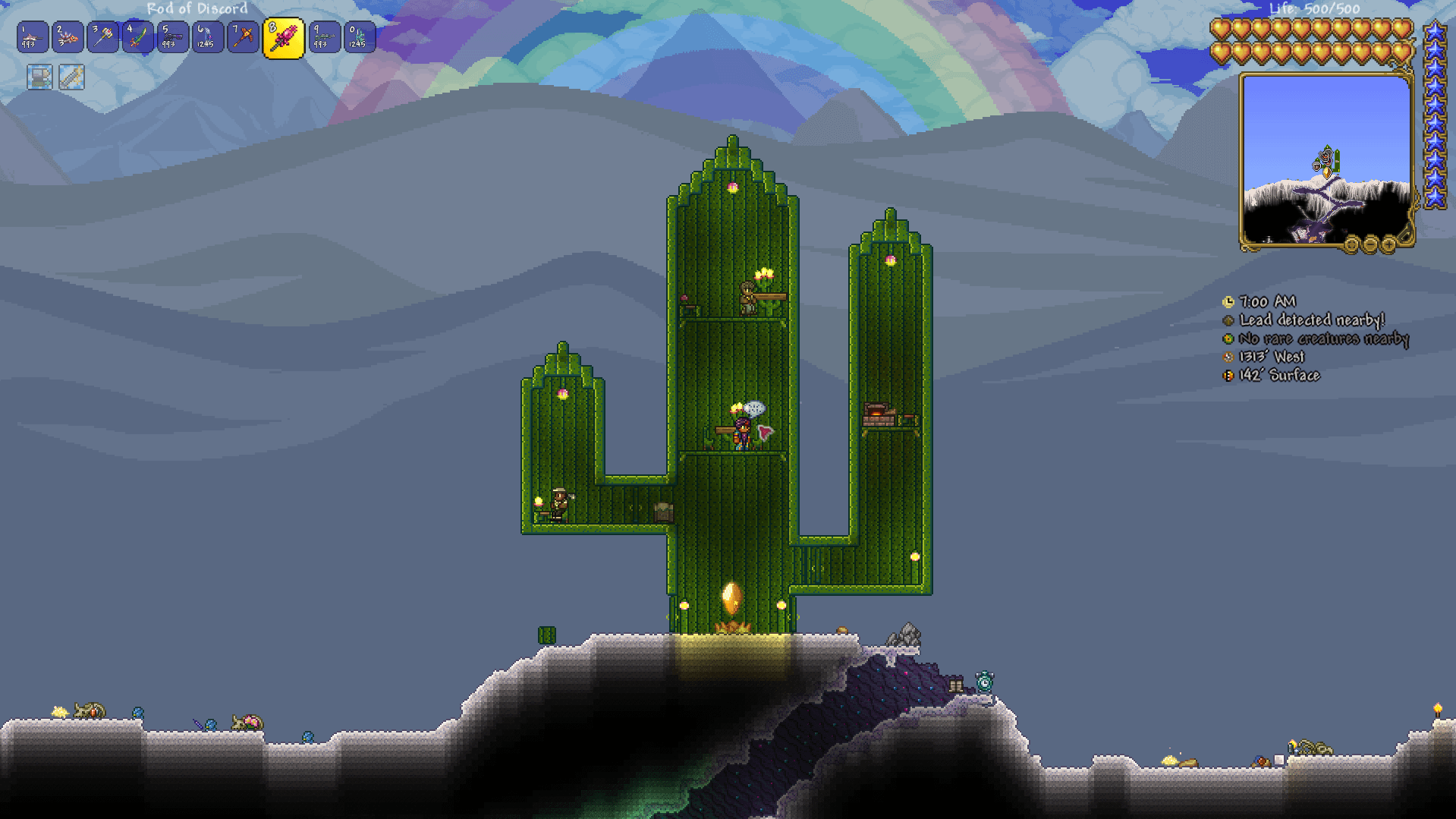This screenshot has height=819, width=1456.
Task: Click the sword-shaped buff icon
Action: pos(71,77)
